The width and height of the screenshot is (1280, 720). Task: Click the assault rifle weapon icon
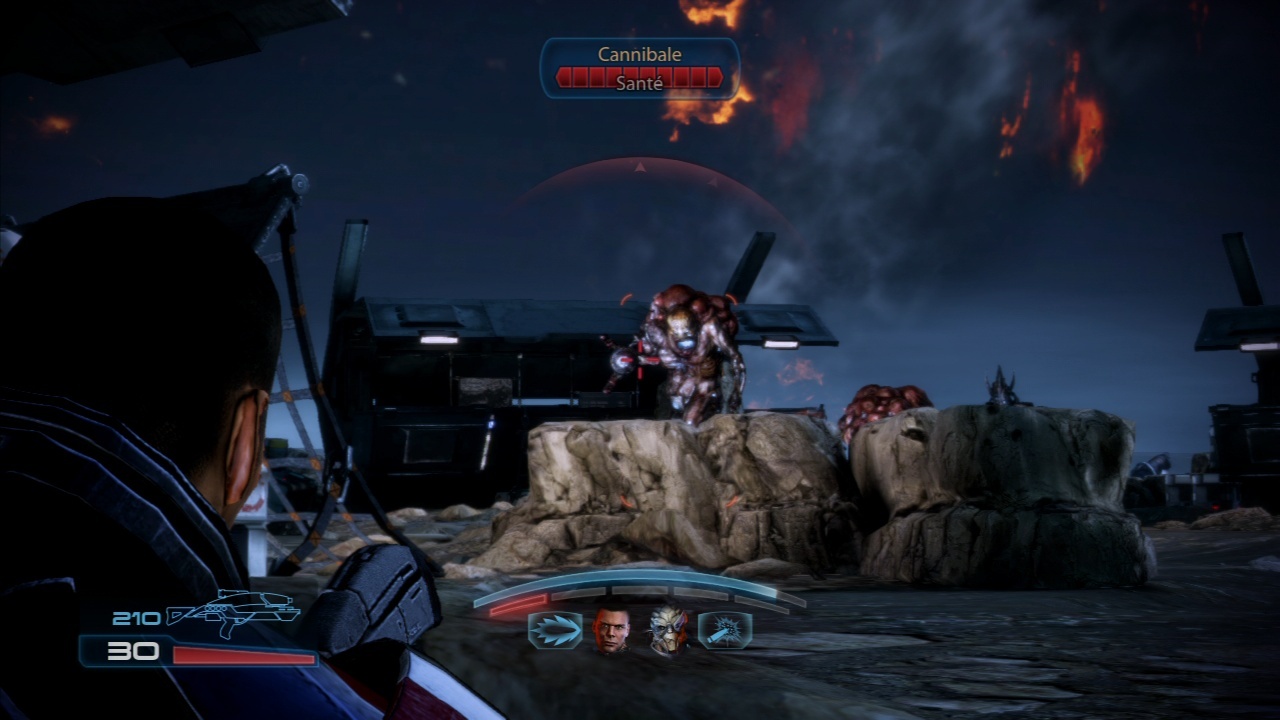click(232, 612)
